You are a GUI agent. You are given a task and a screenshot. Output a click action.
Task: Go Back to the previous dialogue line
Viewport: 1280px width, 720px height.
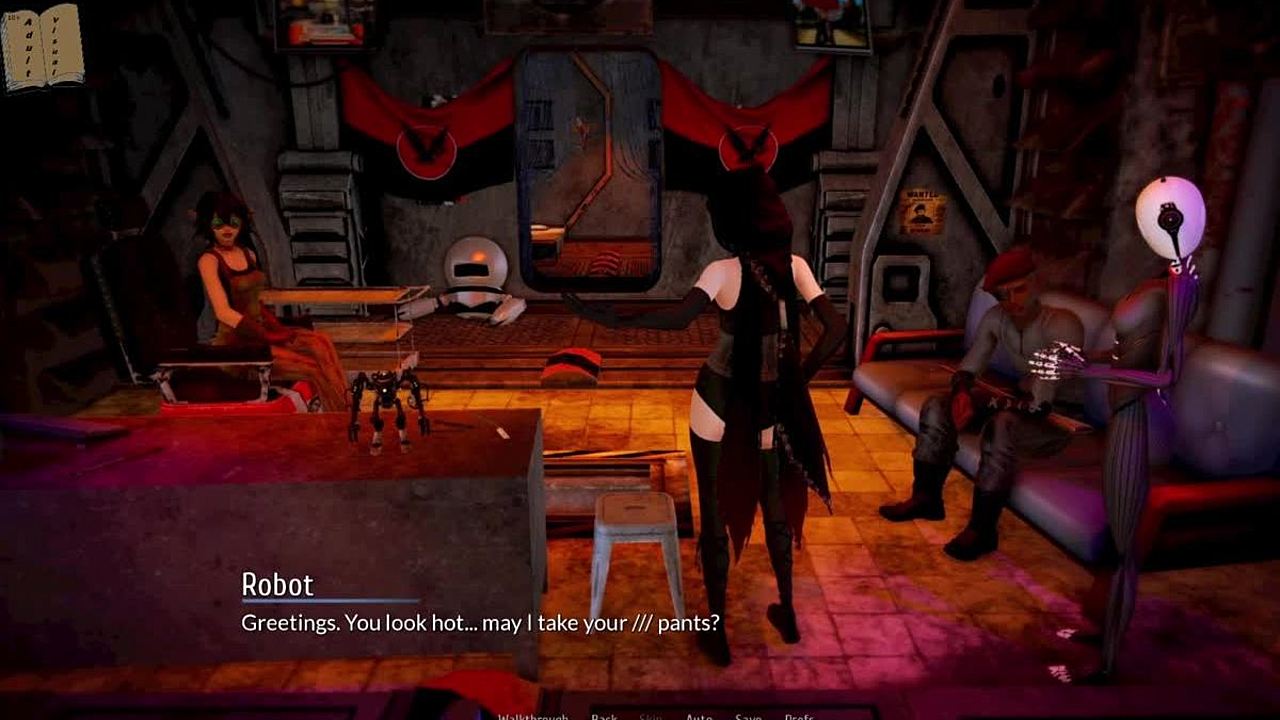pos(604,716)
